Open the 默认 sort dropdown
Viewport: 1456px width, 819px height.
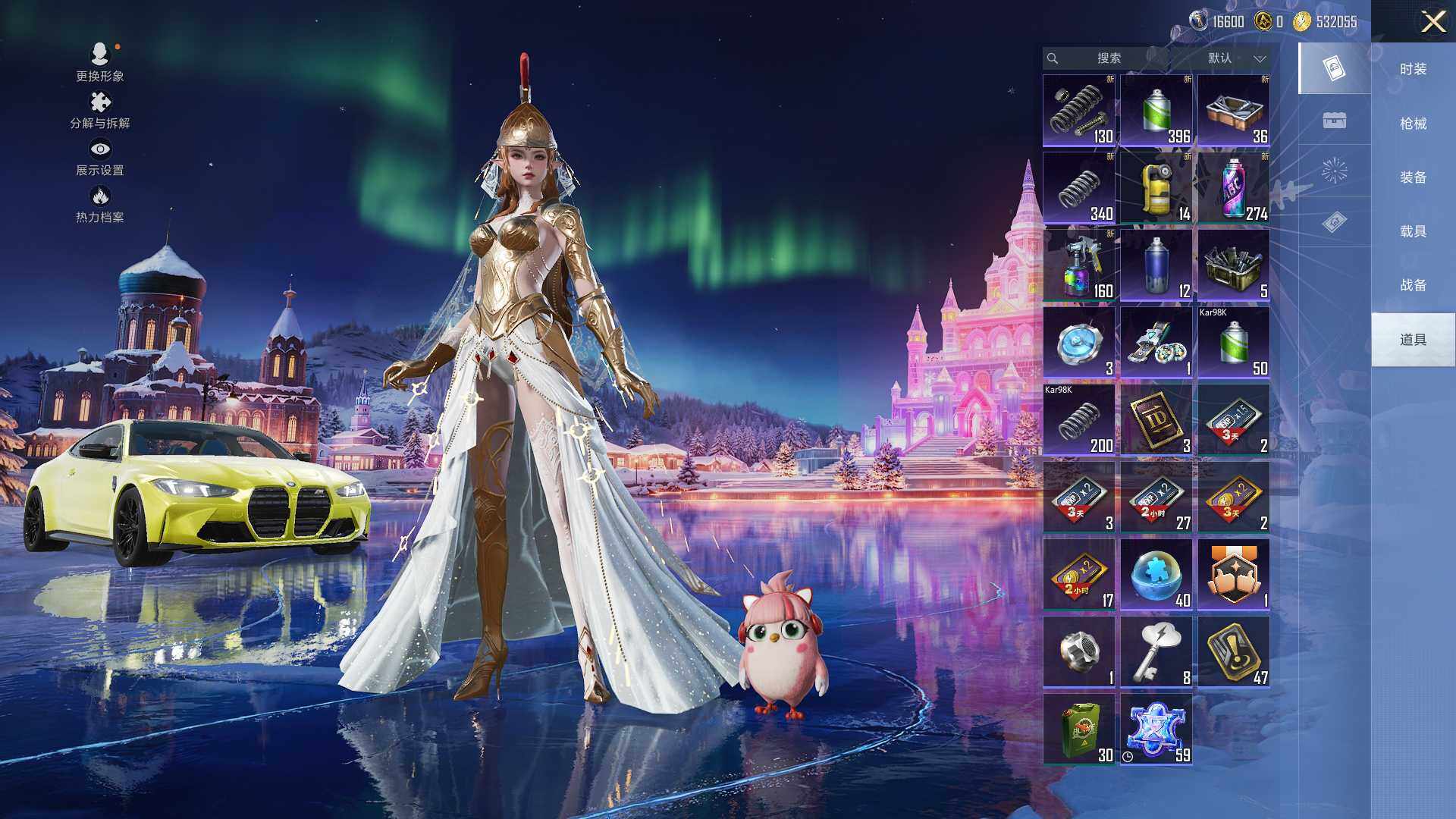pyautogui.click(x=1235, y=58)
